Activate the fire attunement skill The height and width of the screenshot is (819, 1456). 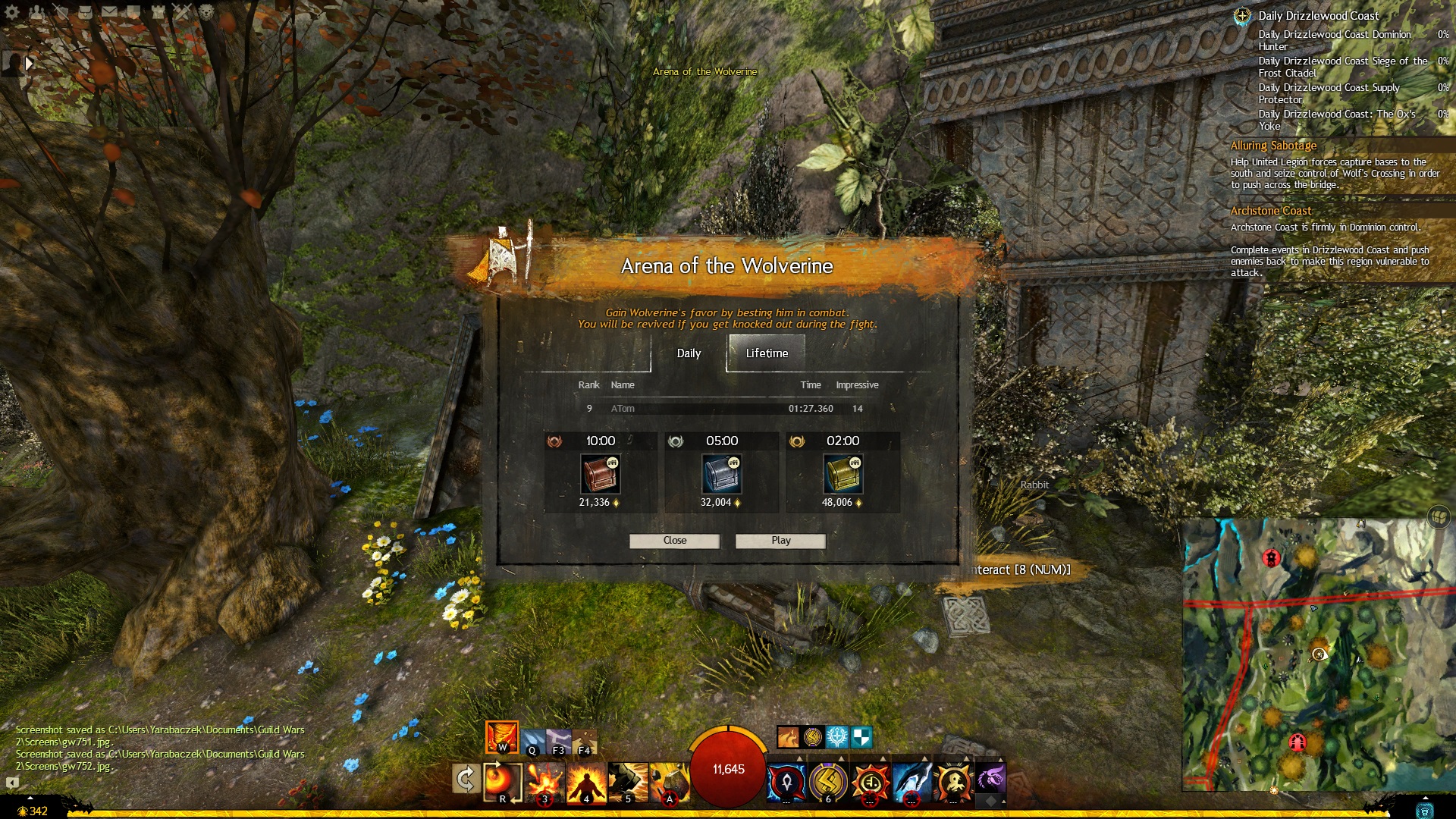(501, 737)
